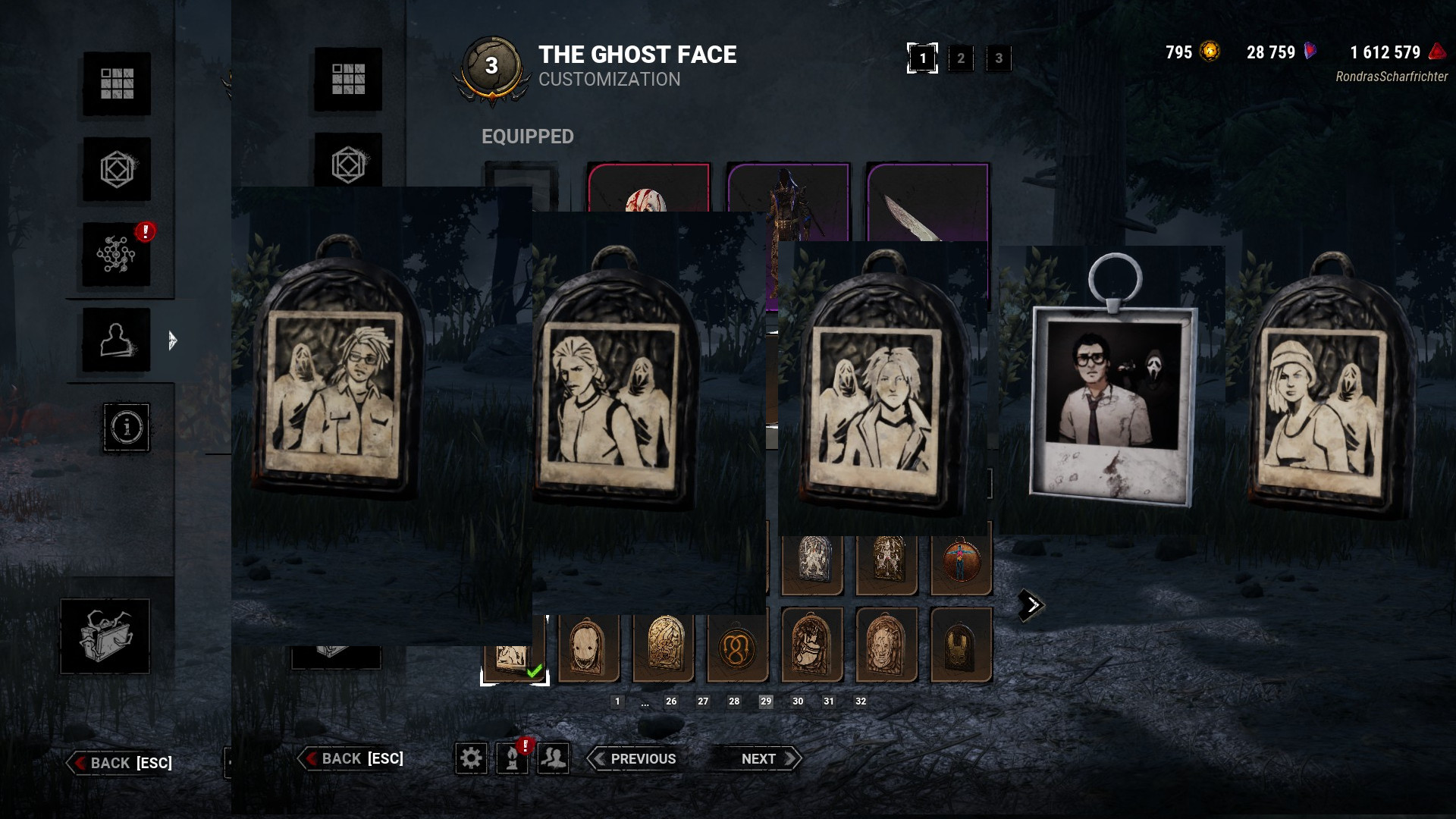Jump to charm page 32
This screenshot has height=819, width=1456.
(859, 701)
